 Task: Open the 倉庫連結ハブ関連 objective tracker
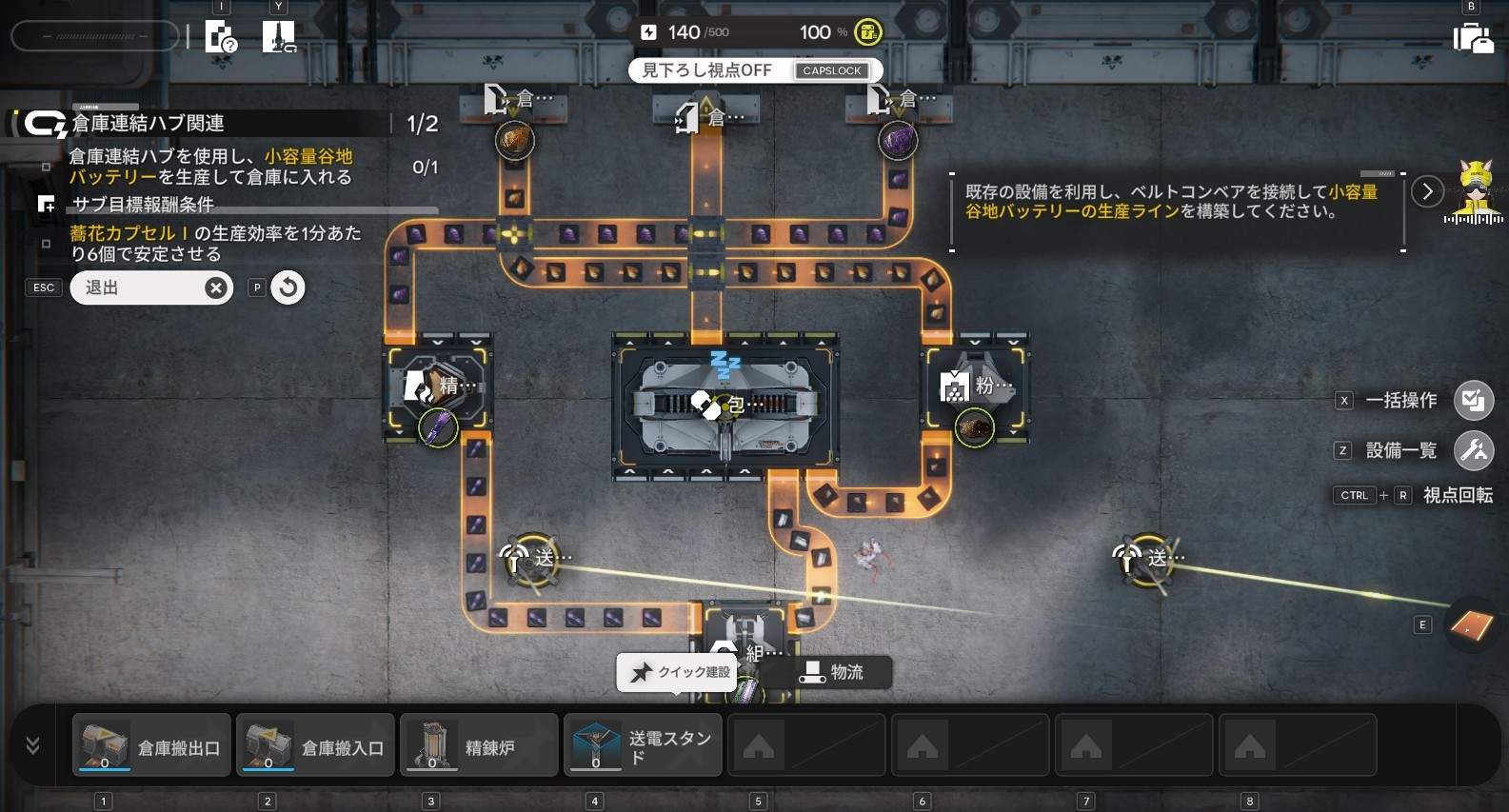coord(148,124)
